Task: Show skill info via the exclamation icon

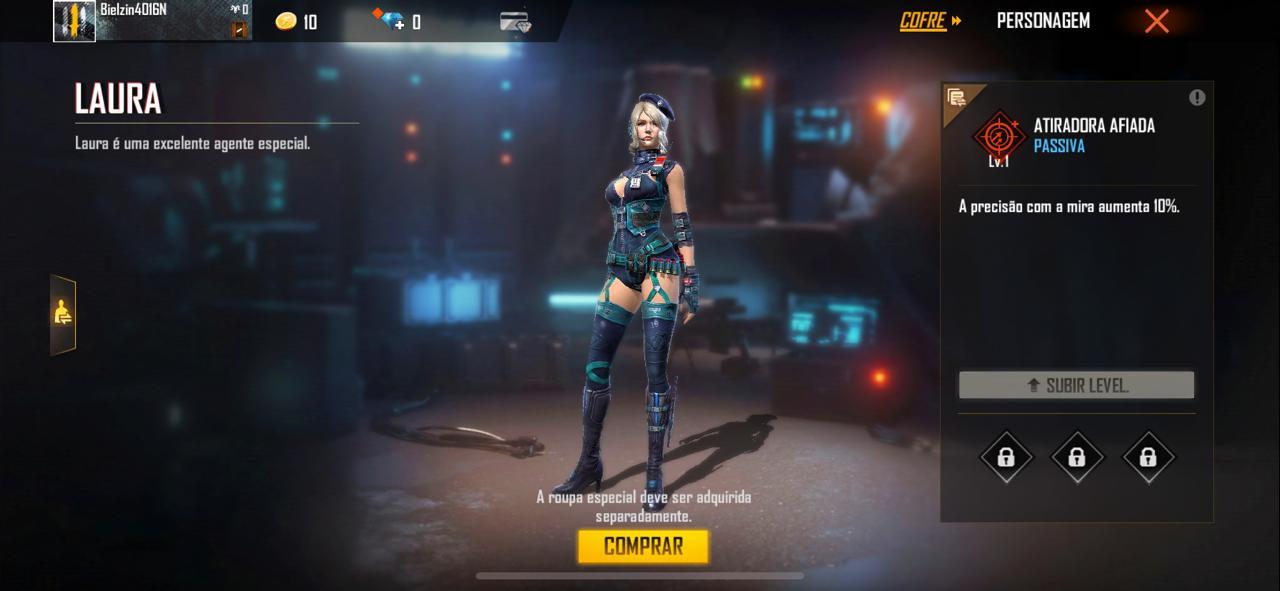Action: (x=1197, y=97)
